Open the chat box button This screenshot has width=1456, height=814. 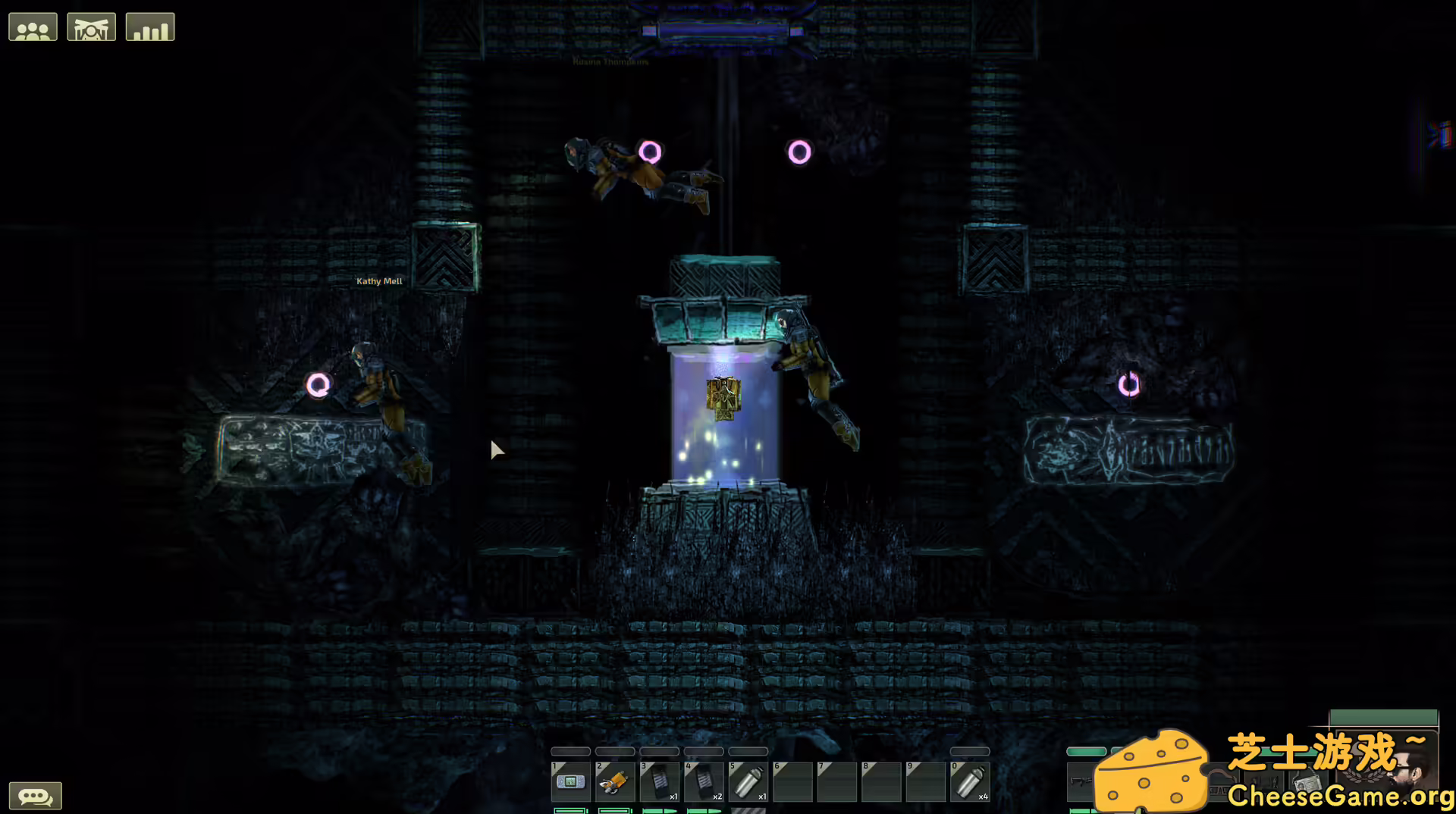pos(35,796)
